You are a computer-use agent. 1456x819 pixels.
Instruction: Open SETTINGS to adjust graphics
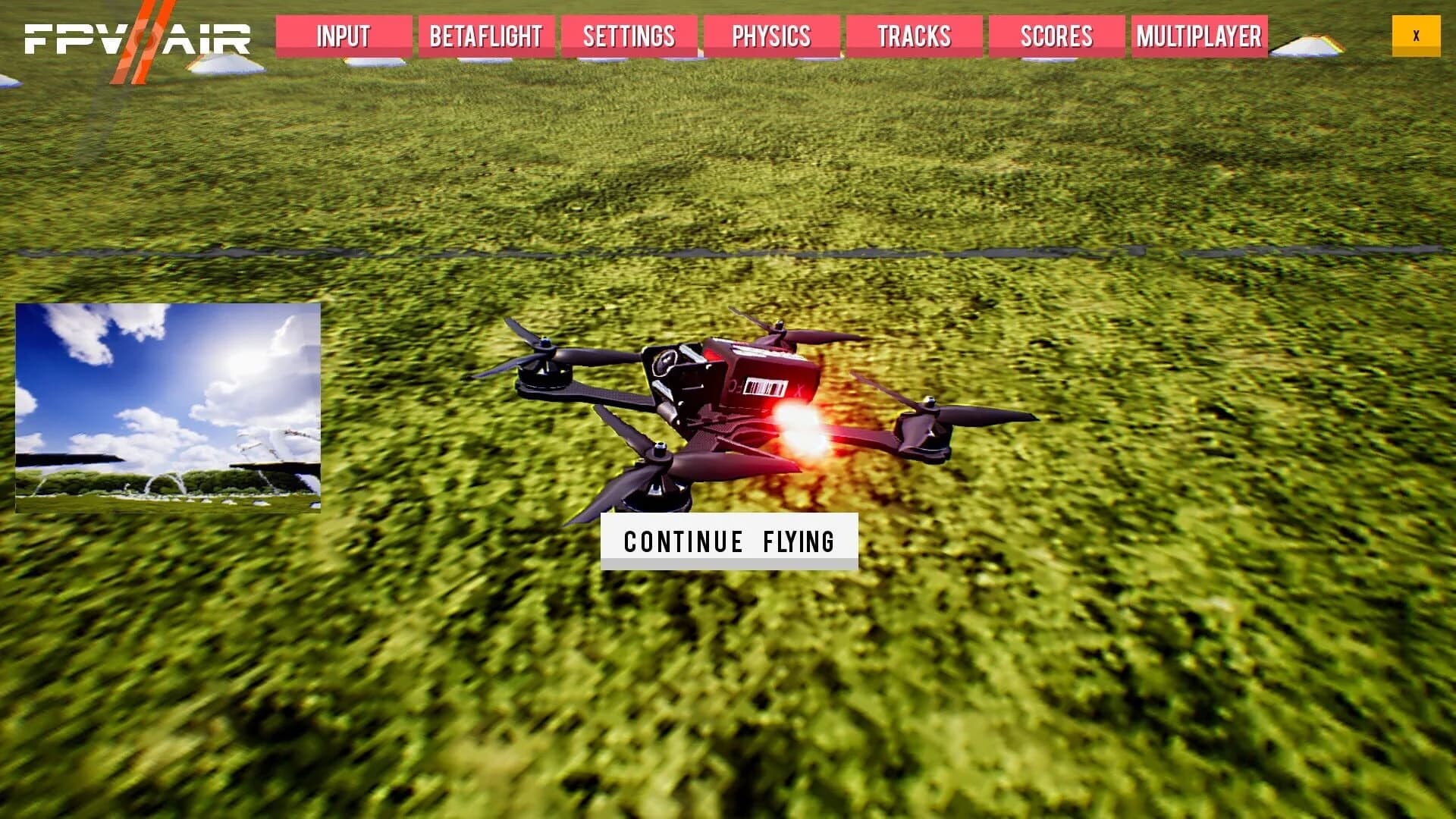[x=629, y=36]
